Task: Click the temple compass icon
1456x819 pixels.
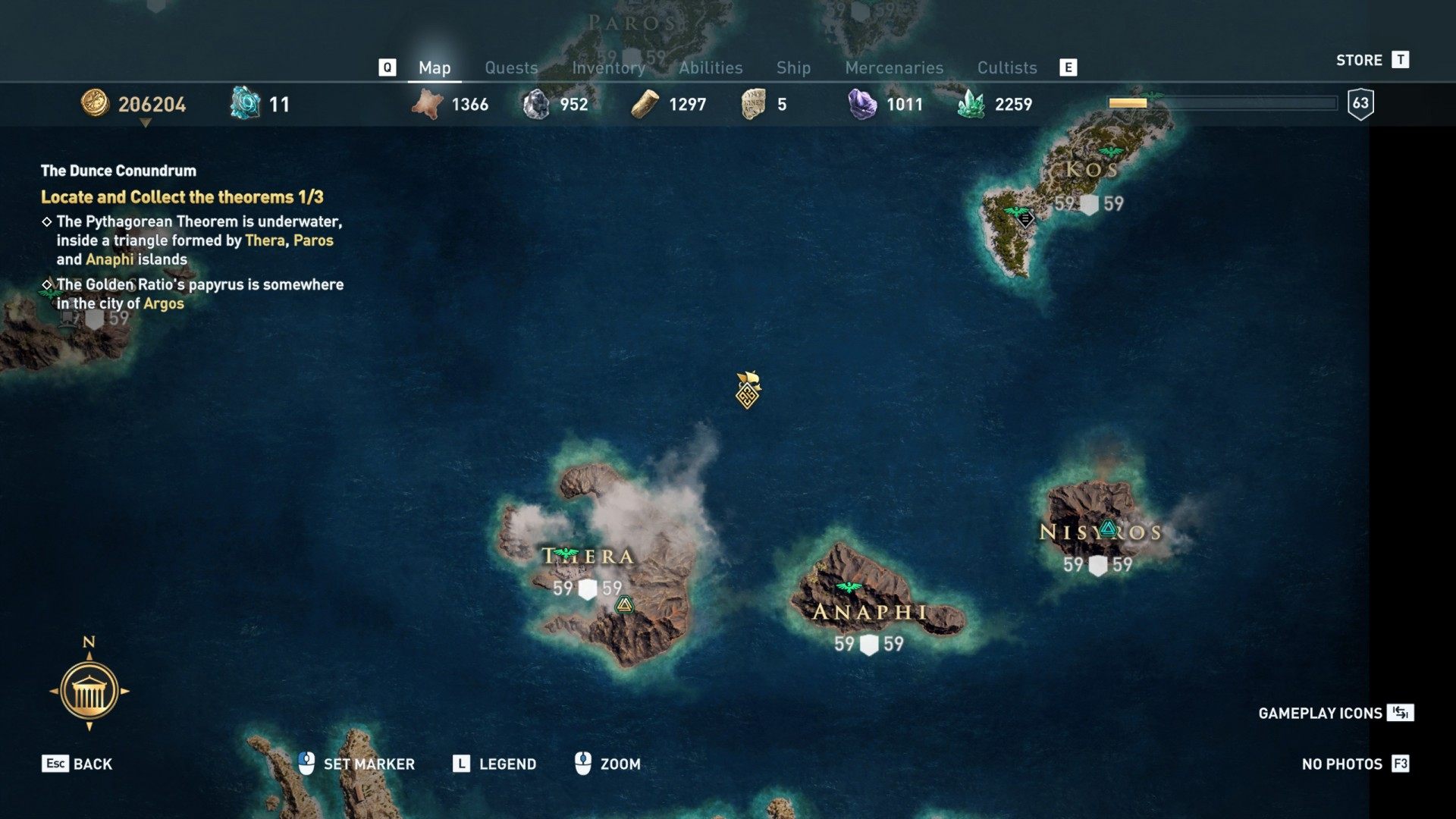Action: 89,691
